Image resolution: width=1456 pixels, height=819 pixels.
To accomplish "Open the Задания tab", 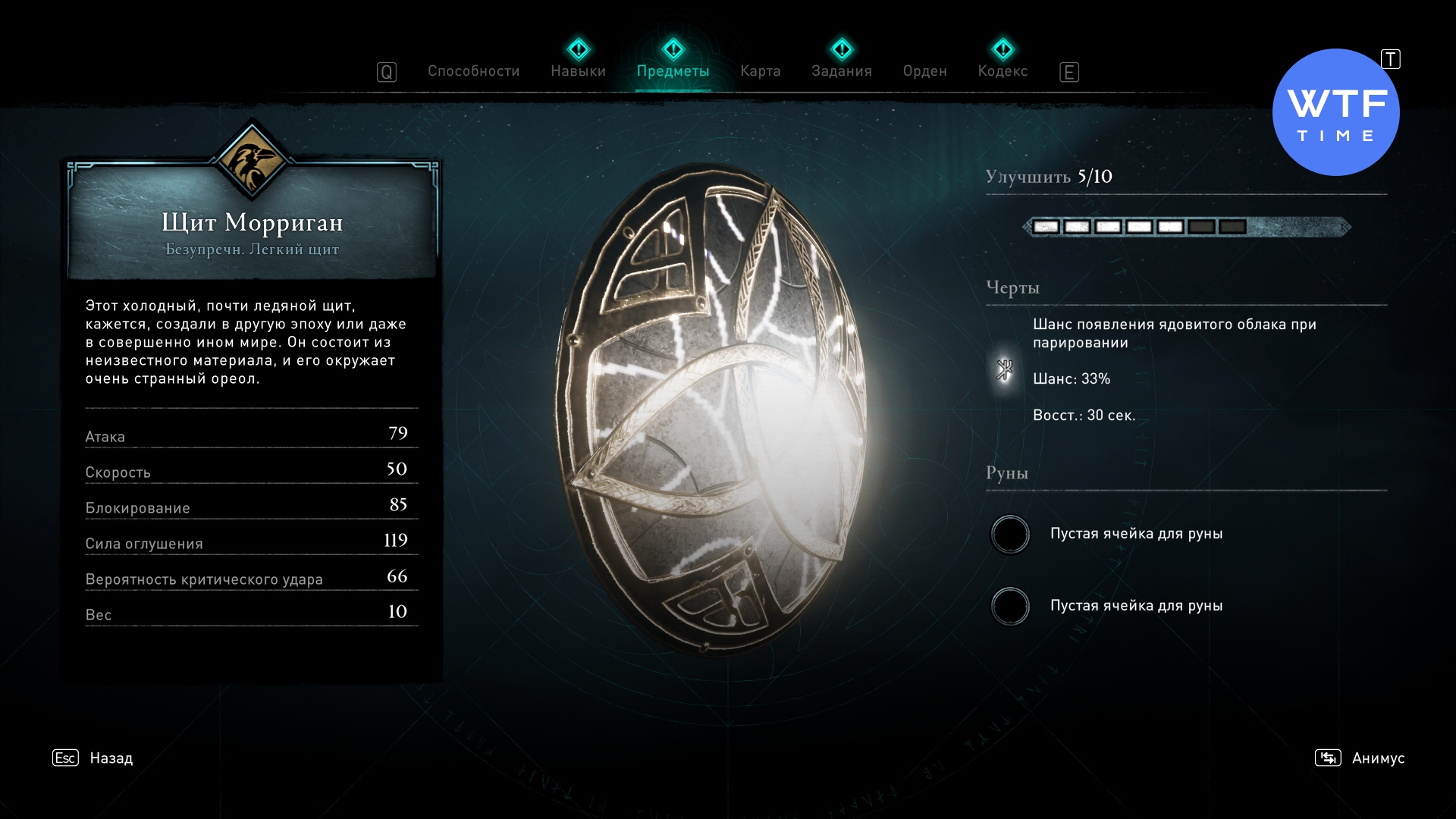I will click(841, 71).
